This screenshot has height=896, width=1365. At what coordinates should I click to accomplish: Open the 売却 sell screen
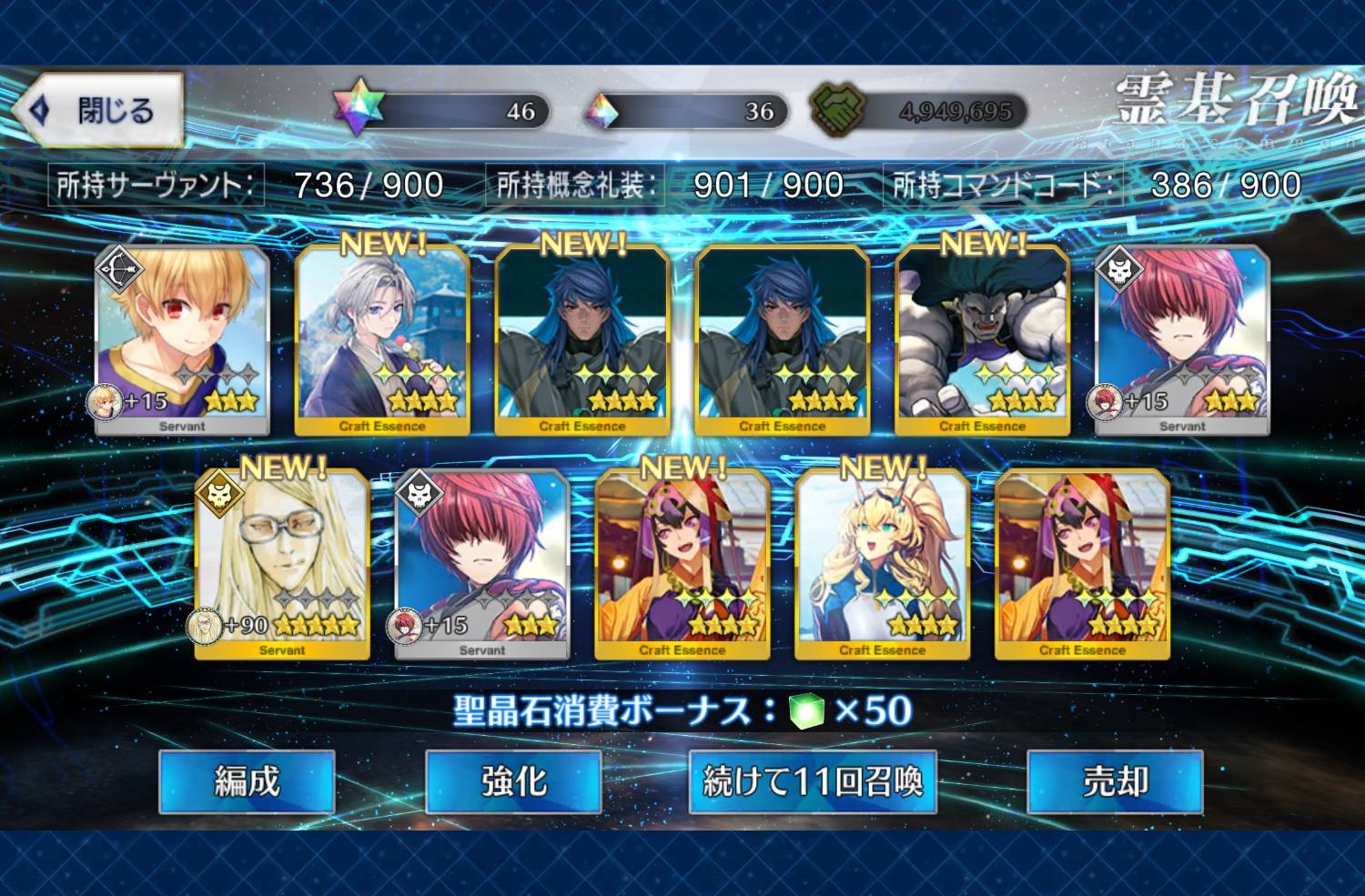(x=1115, y=781)
